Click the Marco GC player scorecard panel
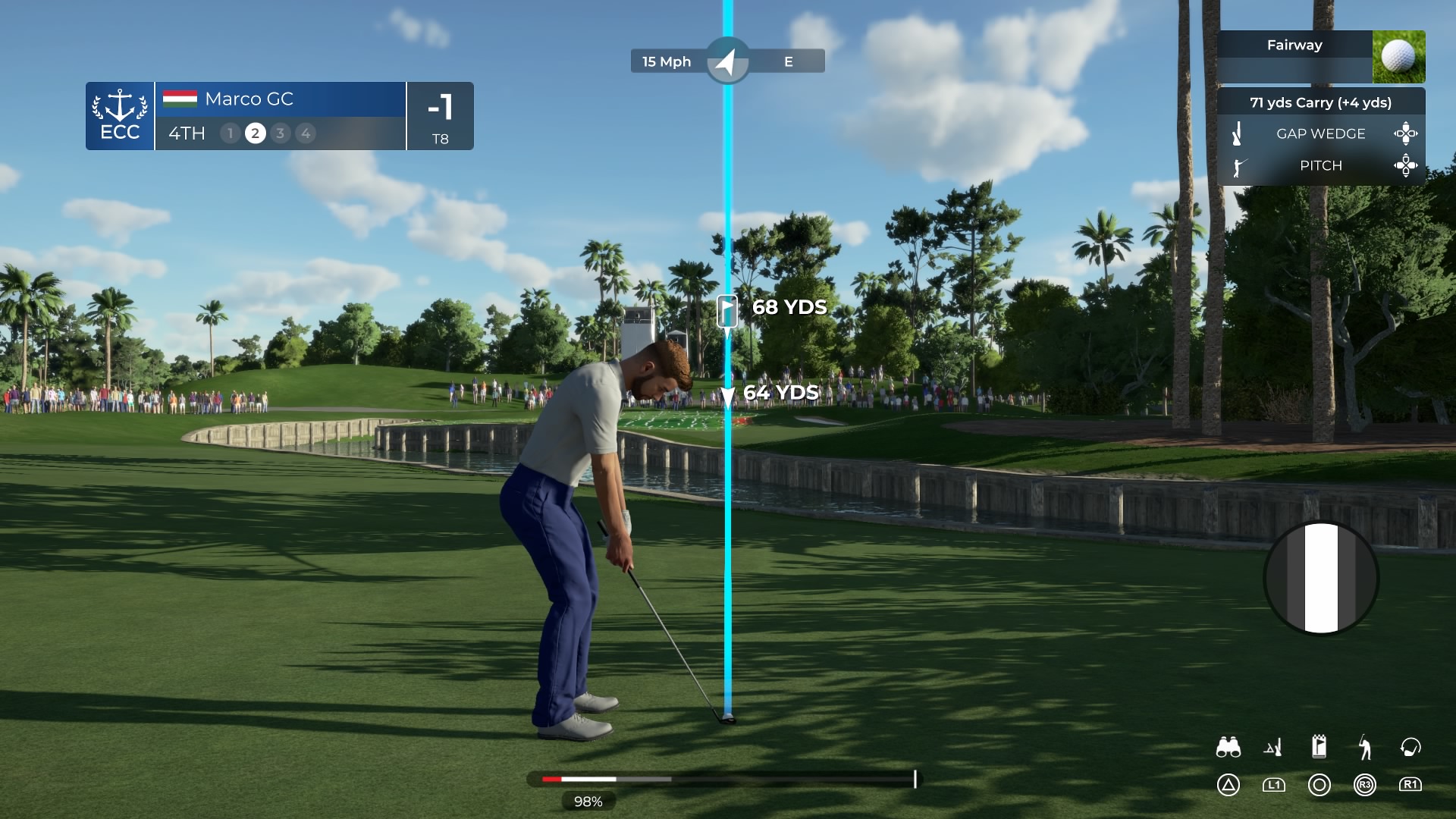 [x=280, y=116]
